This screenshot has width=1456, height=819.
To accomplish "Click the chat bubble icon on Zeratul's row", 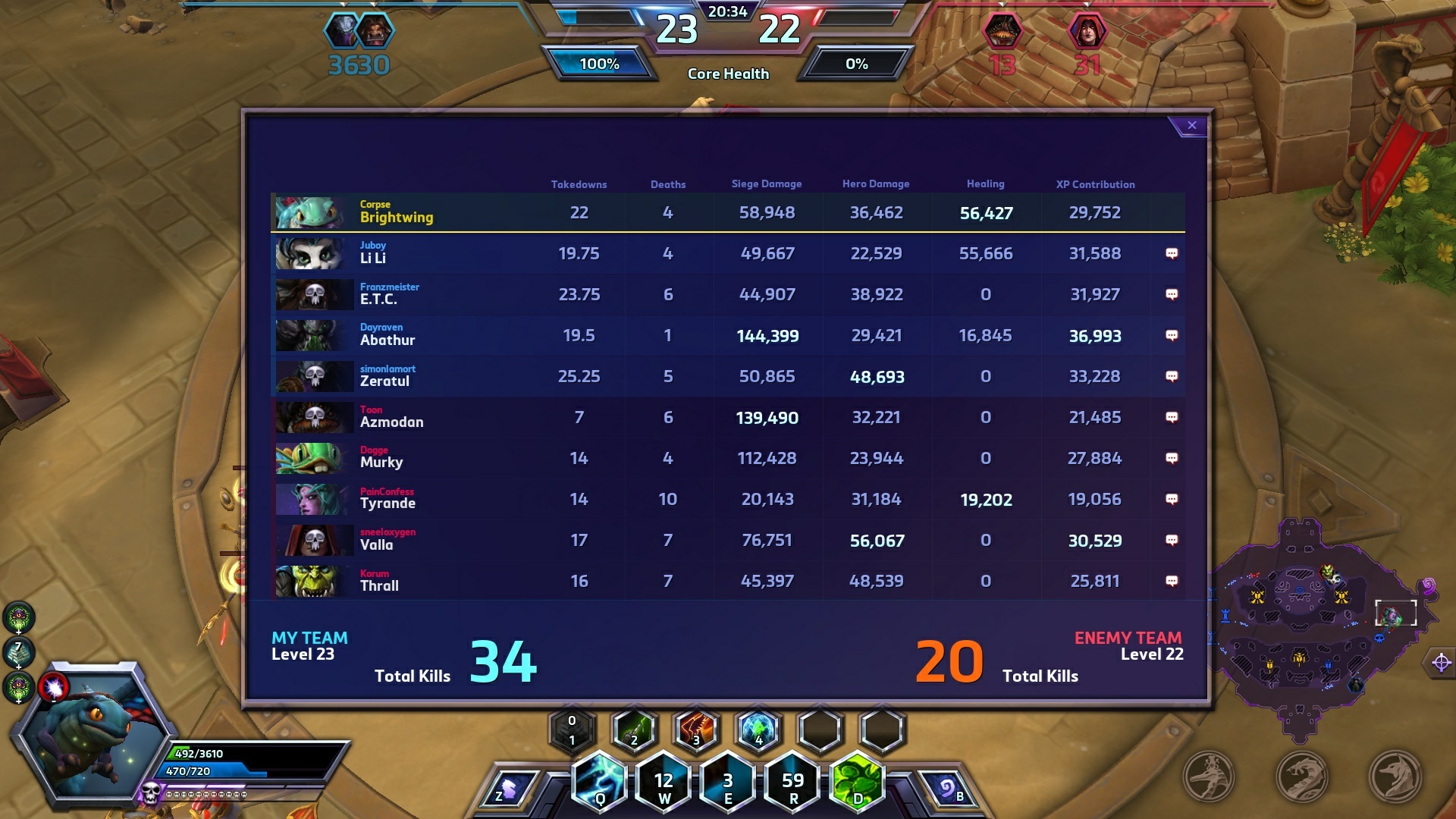I will pyautogui.click(x=1172, y=376).
